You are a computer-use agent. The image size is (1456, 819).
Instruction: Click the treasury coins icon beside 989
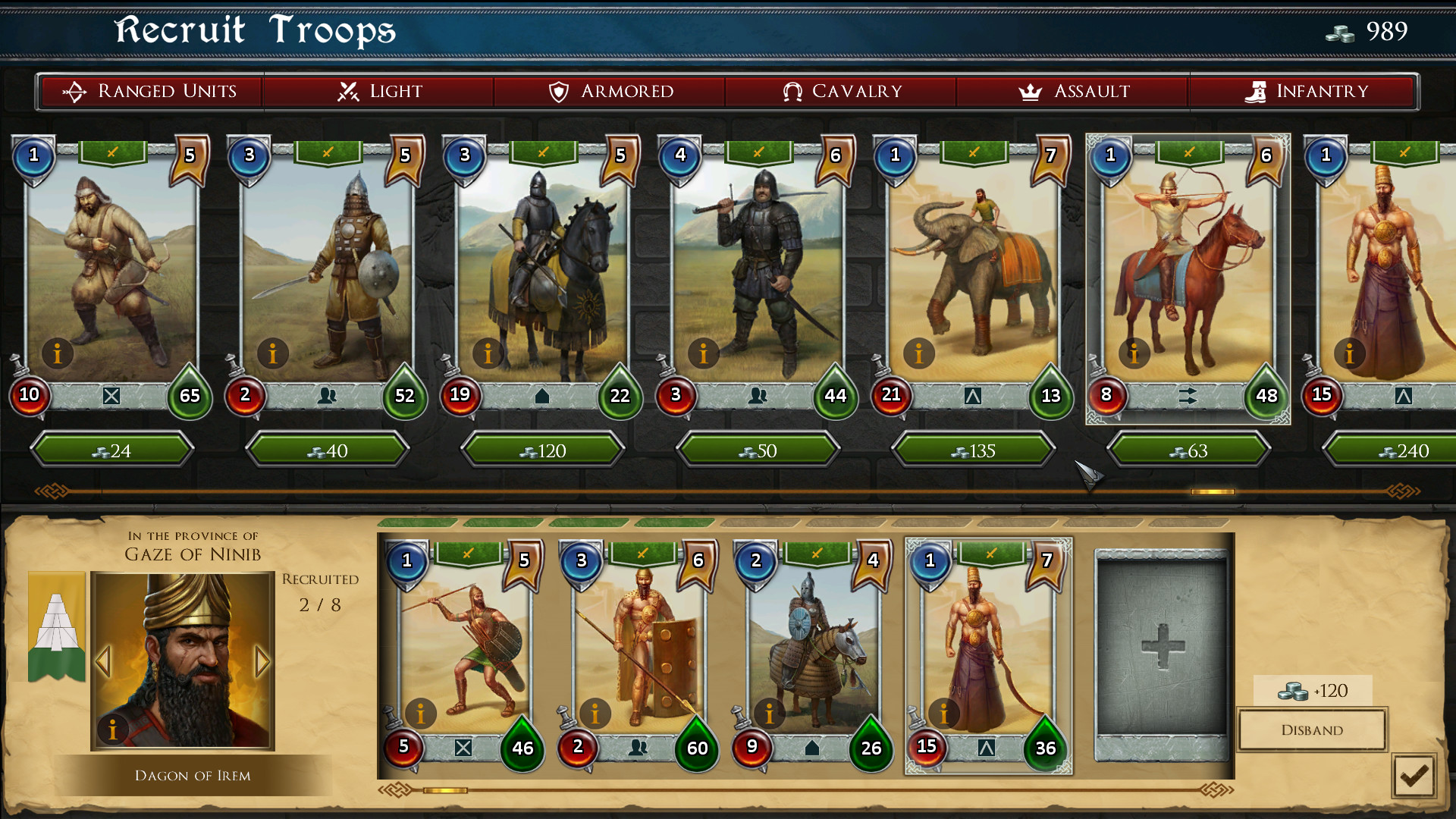(1339, 33)
